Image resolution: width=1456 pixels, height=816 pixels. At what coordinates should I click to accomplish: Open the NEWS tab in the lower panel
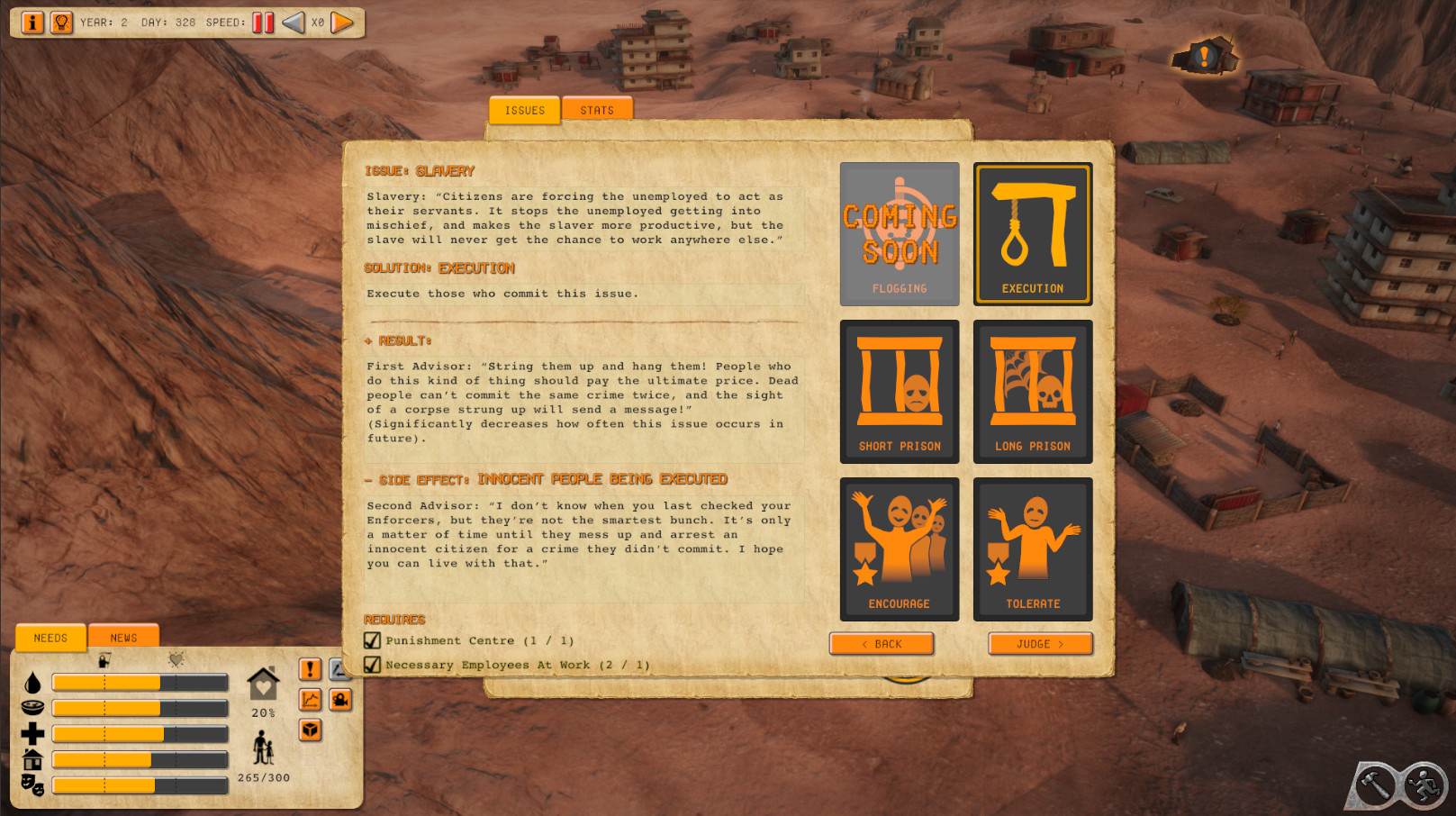coord(122,637)
